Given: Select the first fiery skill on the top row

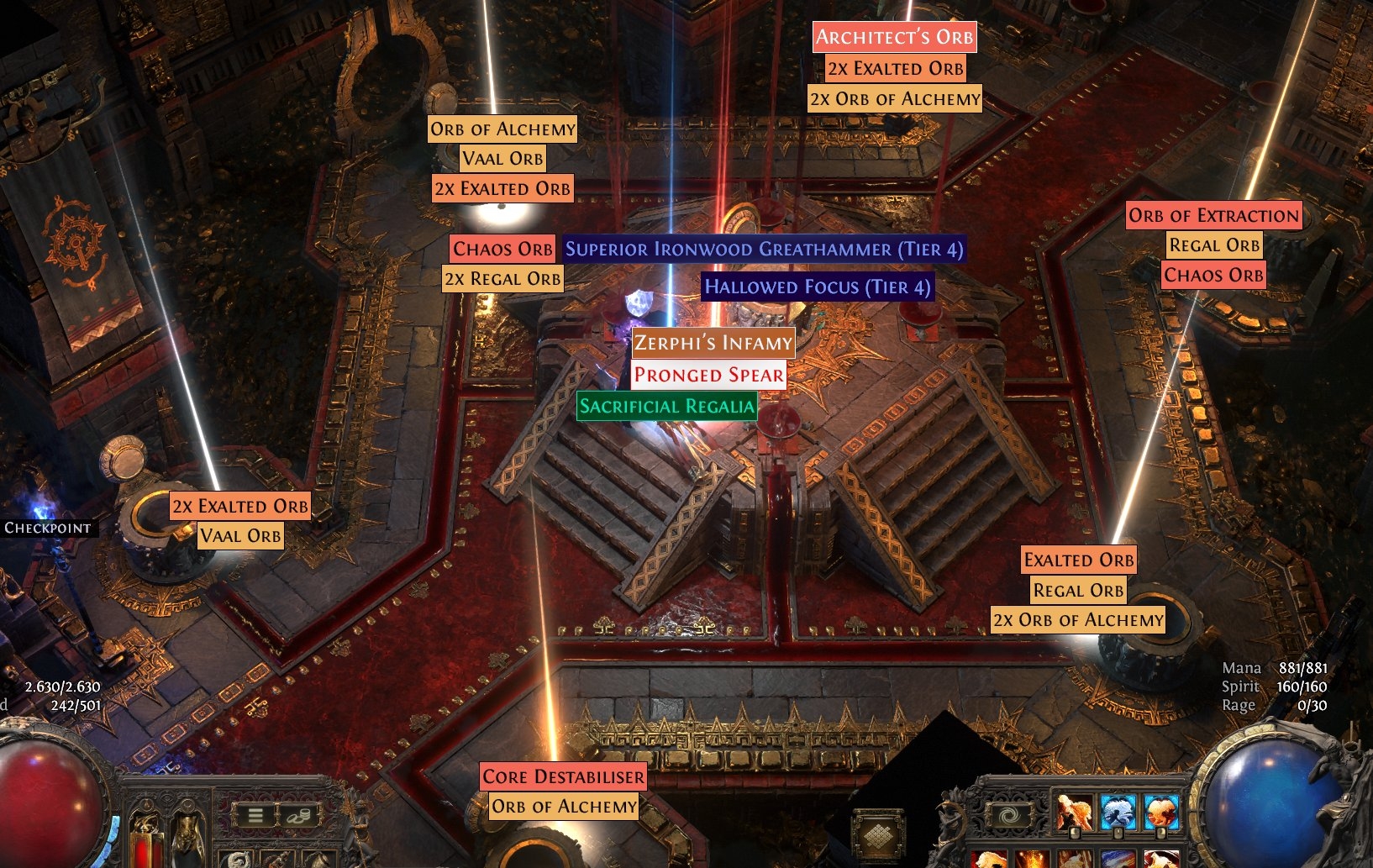Looking at the screenshot, I should tap(1075, 813).
